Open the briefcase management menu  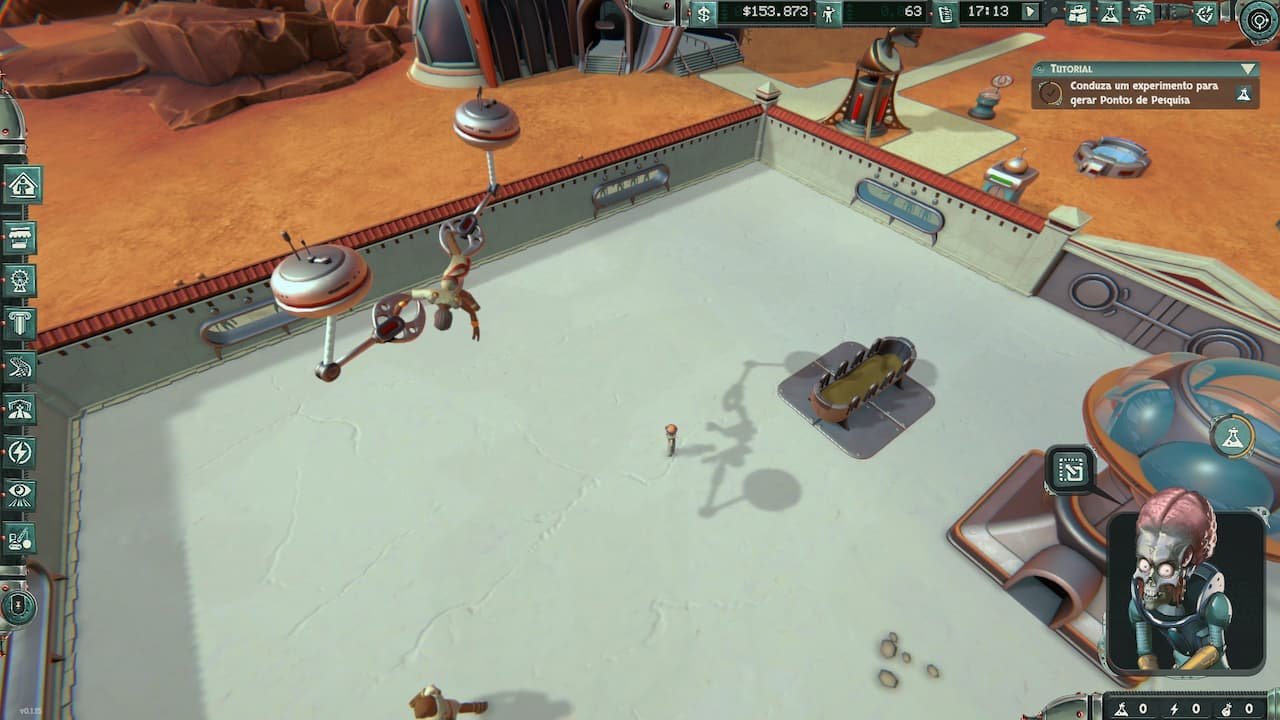click(x=1077, y=13)
